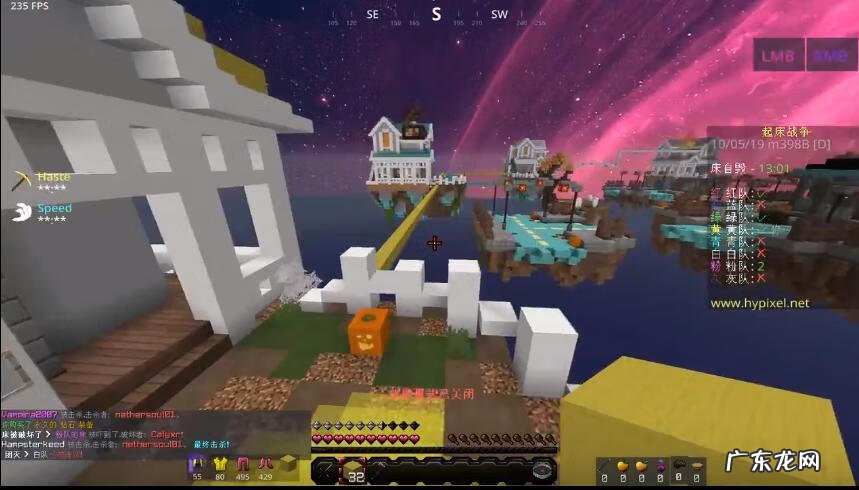Click the S heading on the compass bar
This screenshot has height=490, width=859.
click(436, 14)
